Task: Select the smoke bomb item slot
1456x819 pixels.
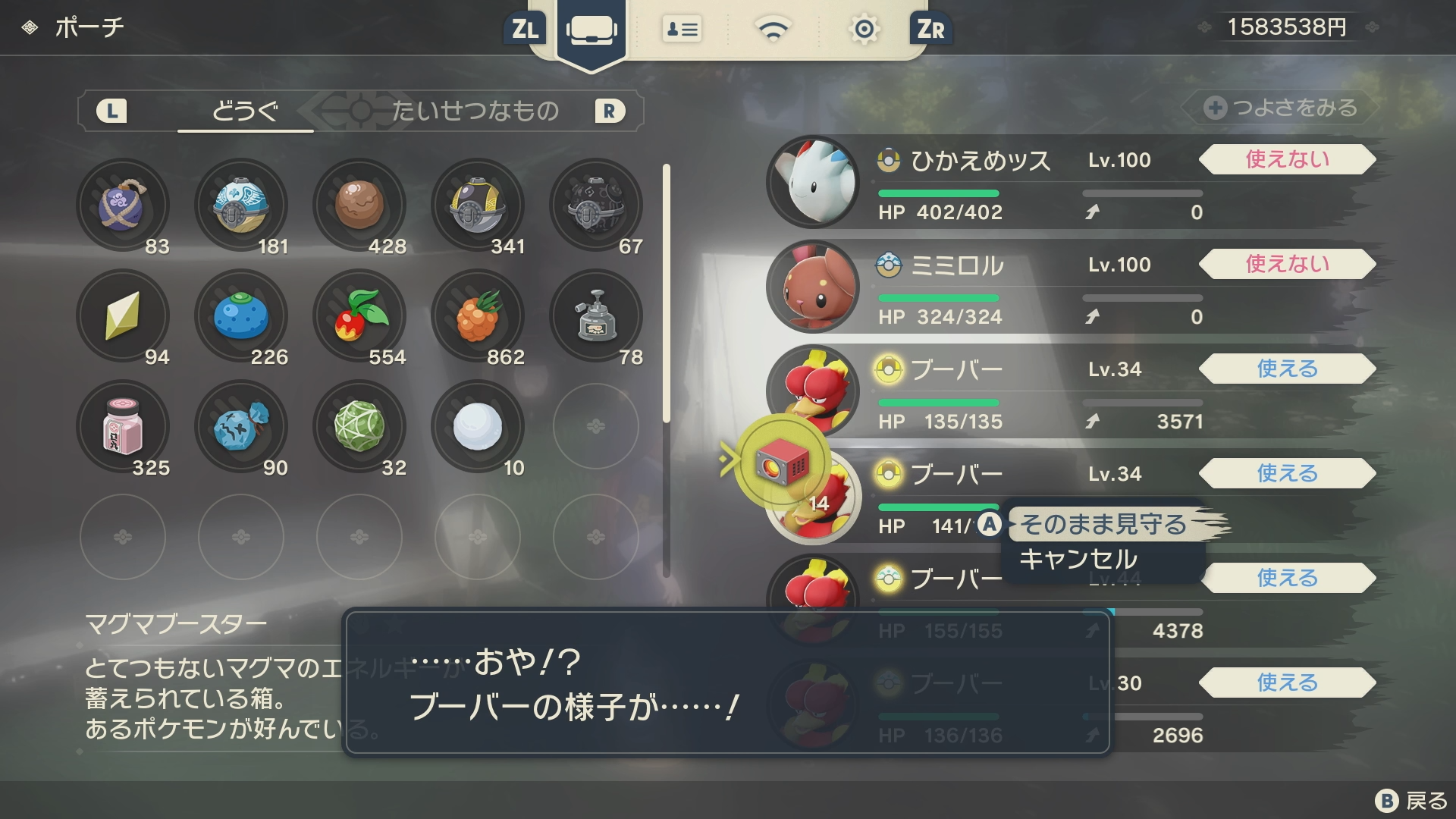Action: [123, 205]
